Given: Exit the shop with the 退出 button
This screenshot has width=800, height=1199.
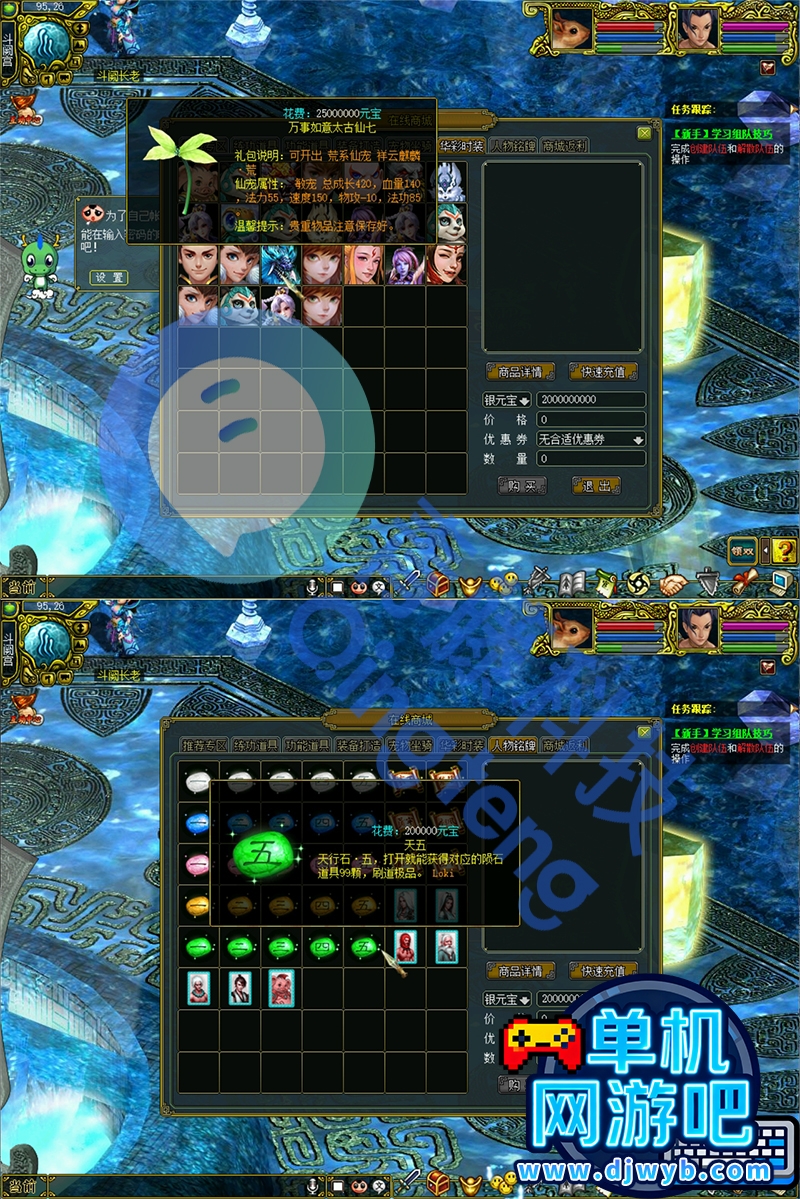Looking at the screenshot, I should click(596, 486).
